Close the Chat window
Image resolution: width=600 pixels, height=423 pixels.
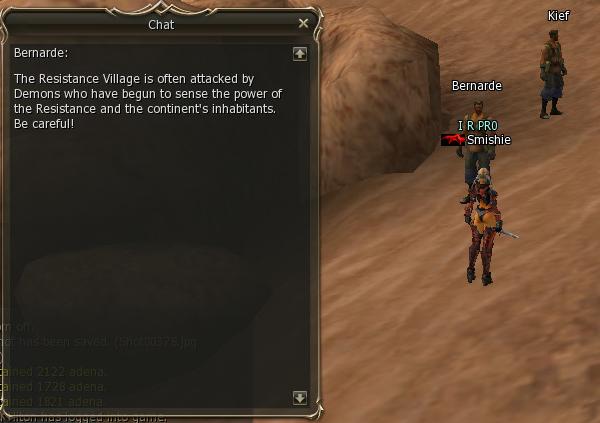[x=303, y=22]
